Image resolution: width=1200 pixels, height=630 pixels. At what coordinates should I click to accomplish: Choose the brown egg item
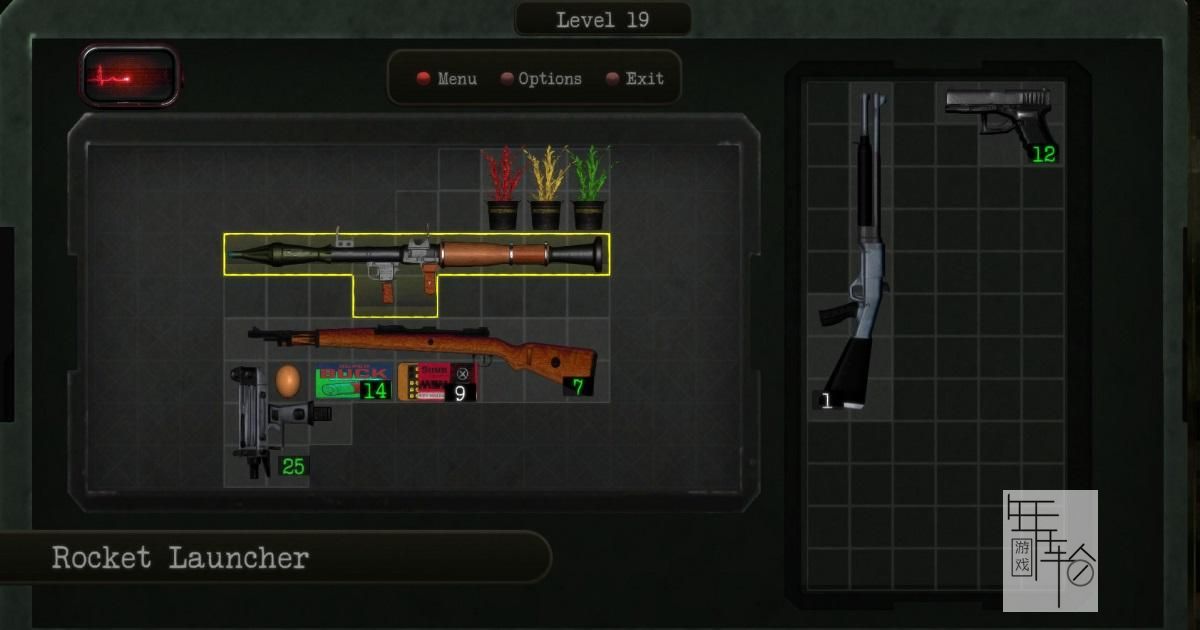point(288,380)
